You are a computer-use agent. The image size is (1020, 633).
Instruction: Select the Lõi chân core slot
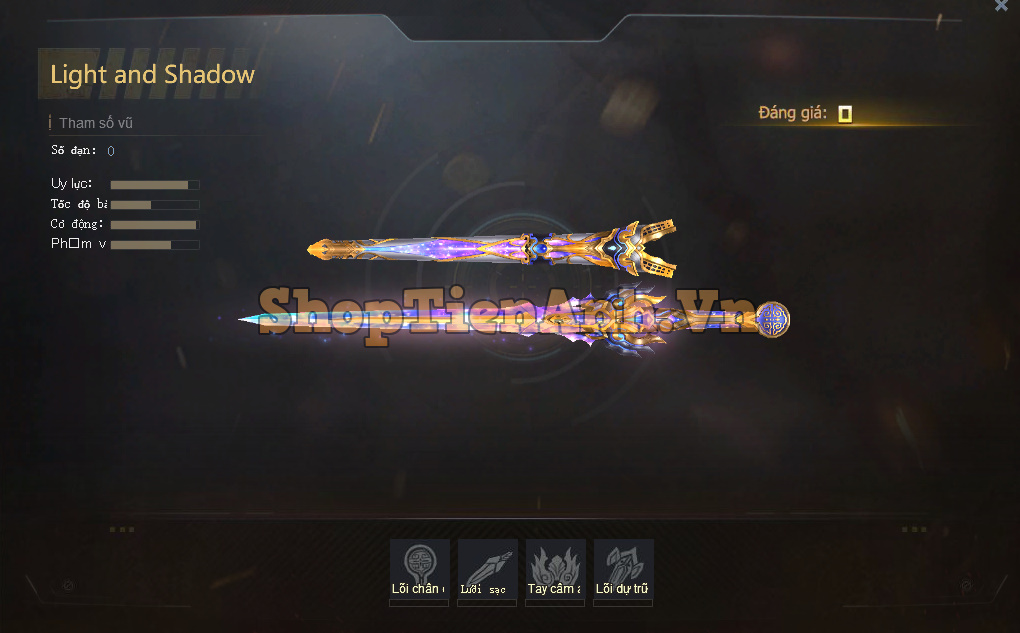419,569
